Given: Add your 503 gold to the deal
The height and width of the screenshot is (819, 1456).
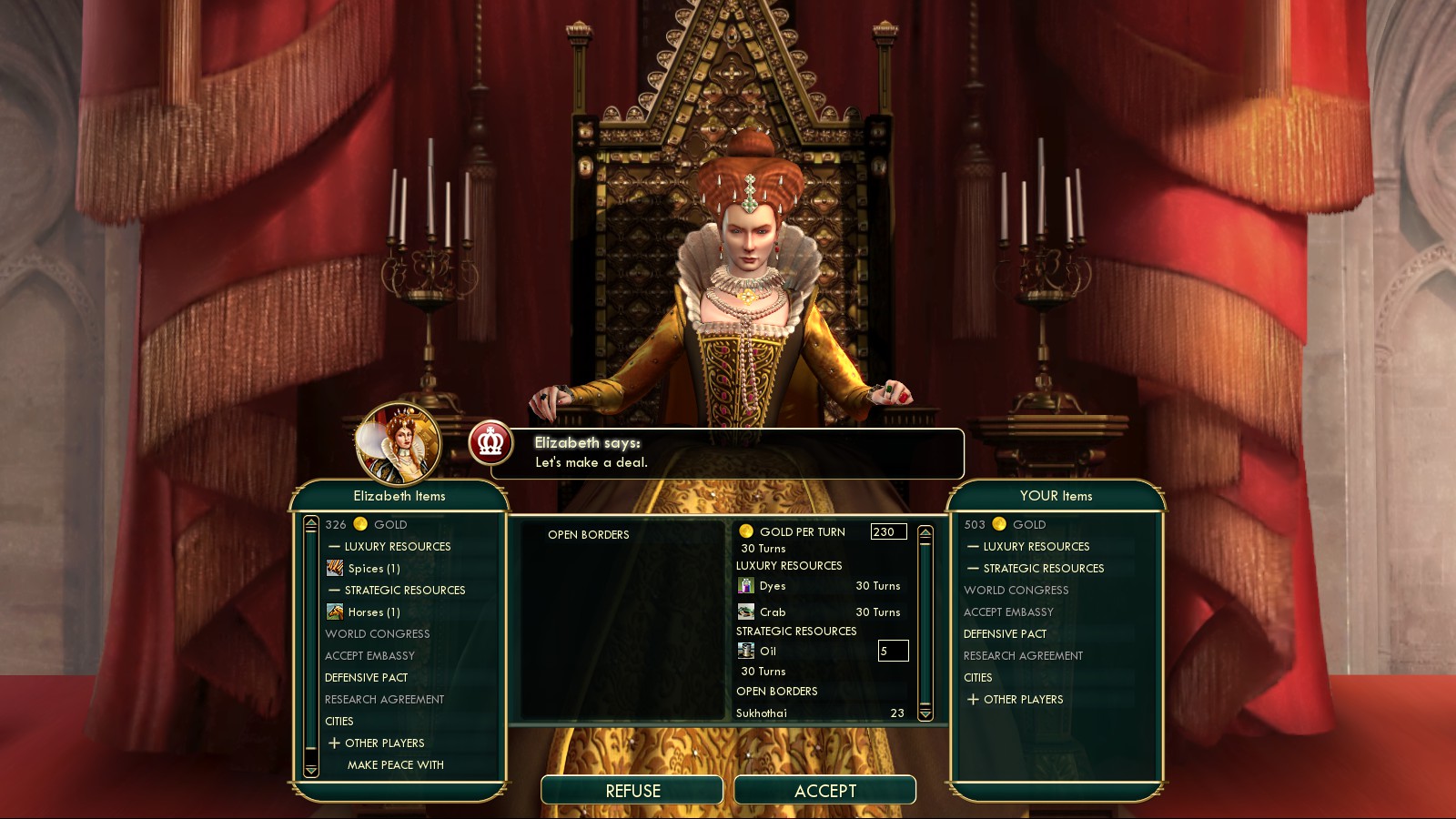Looking at the screenshot, I should [x=1006, y=525].
